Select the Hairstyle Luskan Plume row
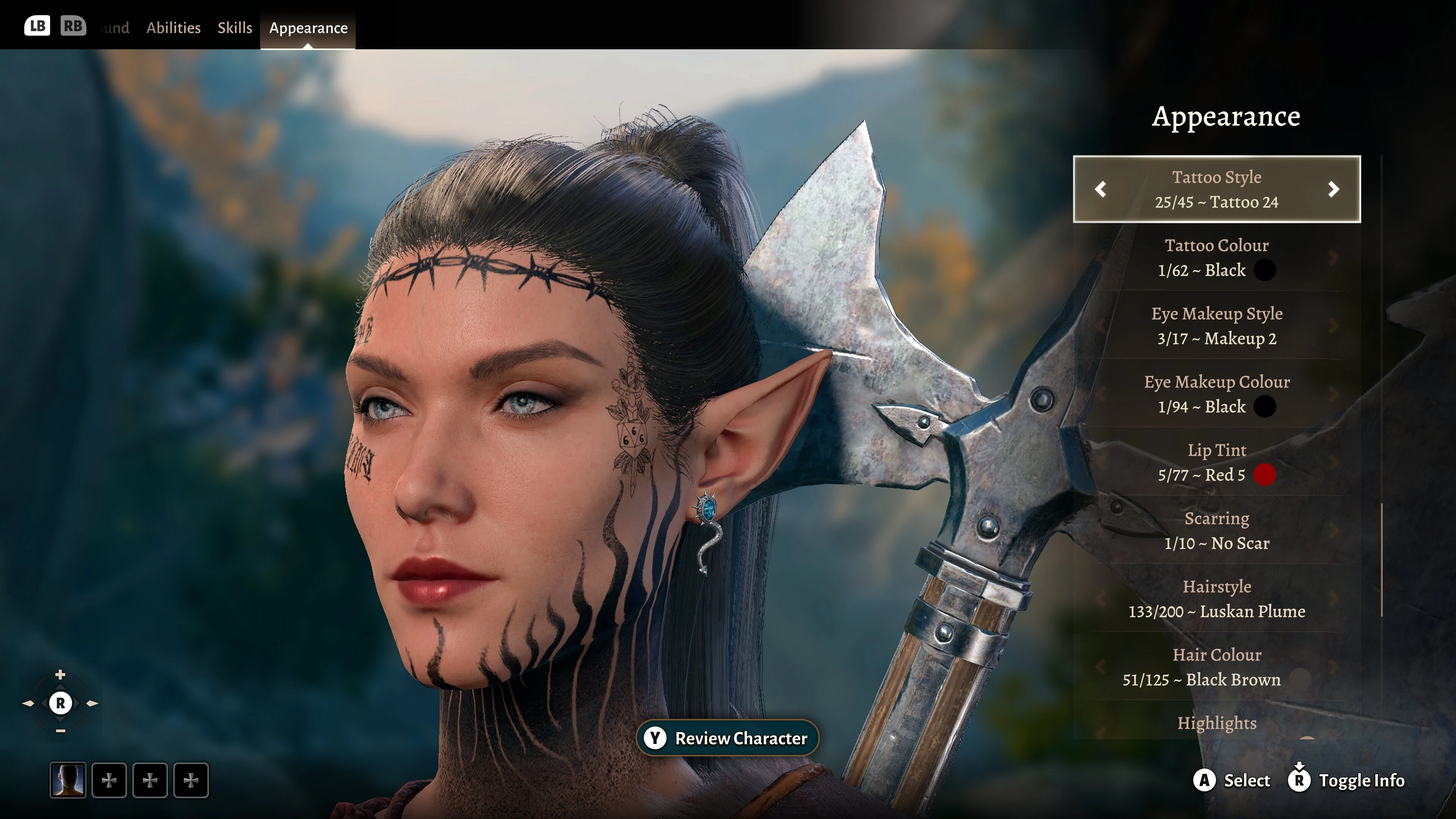The image size is (1456, 819). (x=1216, y=599)
